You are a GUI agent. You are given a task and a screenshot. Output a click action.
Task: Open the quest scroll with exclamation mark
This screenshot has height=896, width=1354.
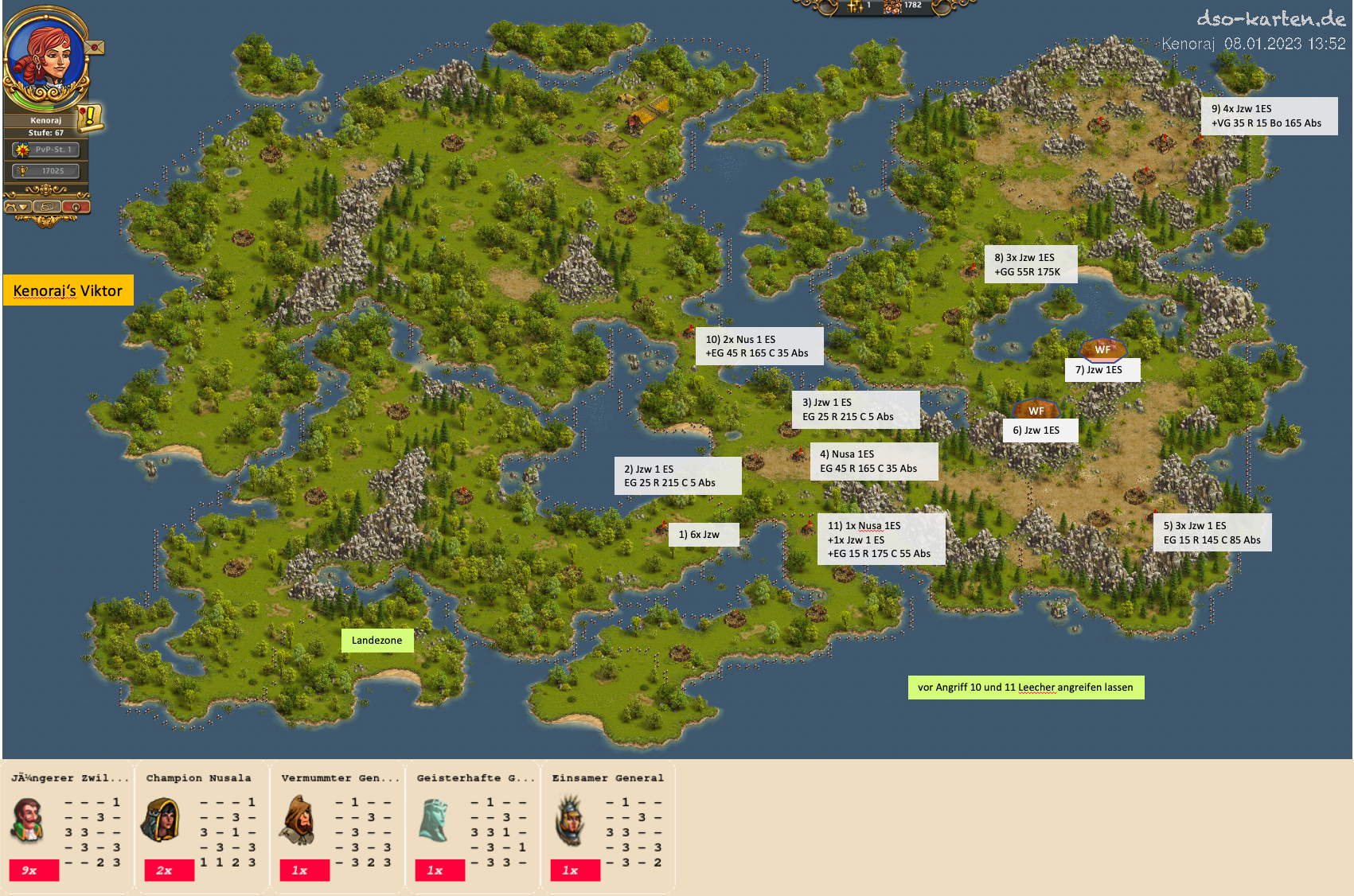[x=90, y=118]
